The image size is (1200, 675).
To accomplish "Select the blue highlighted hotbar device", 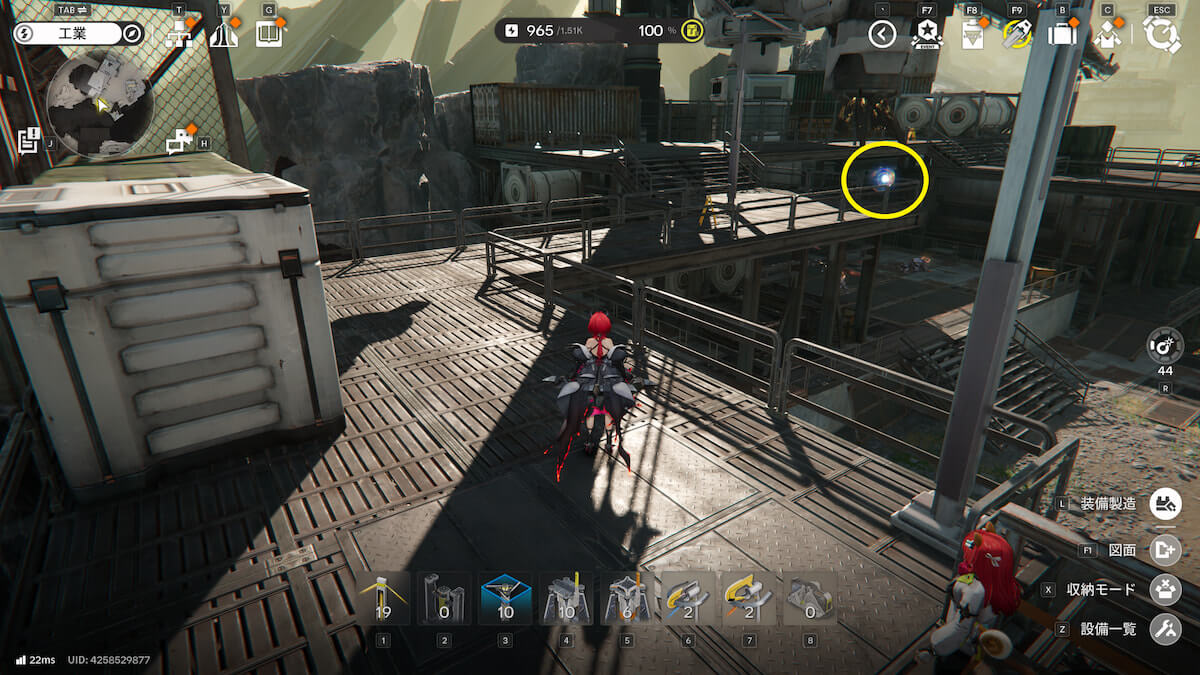I will 505,598.
